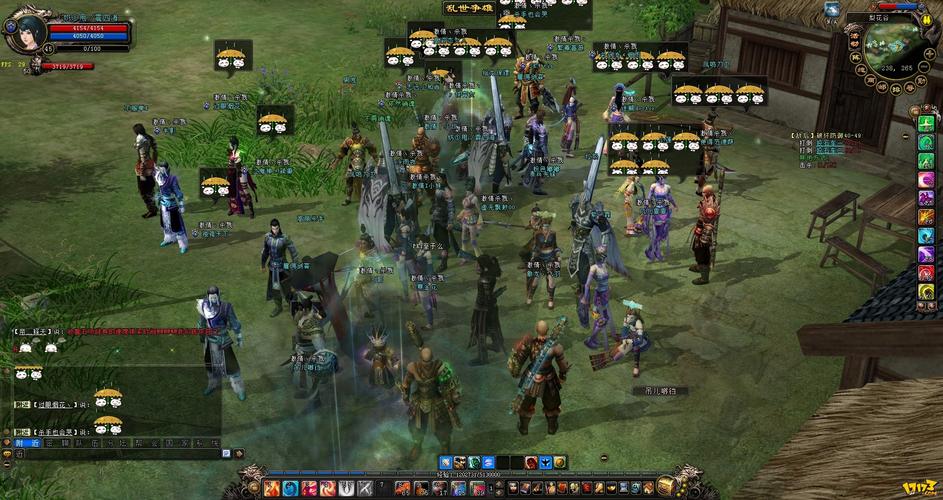Open the golden treasure chest bag icon

pos(666,487)
